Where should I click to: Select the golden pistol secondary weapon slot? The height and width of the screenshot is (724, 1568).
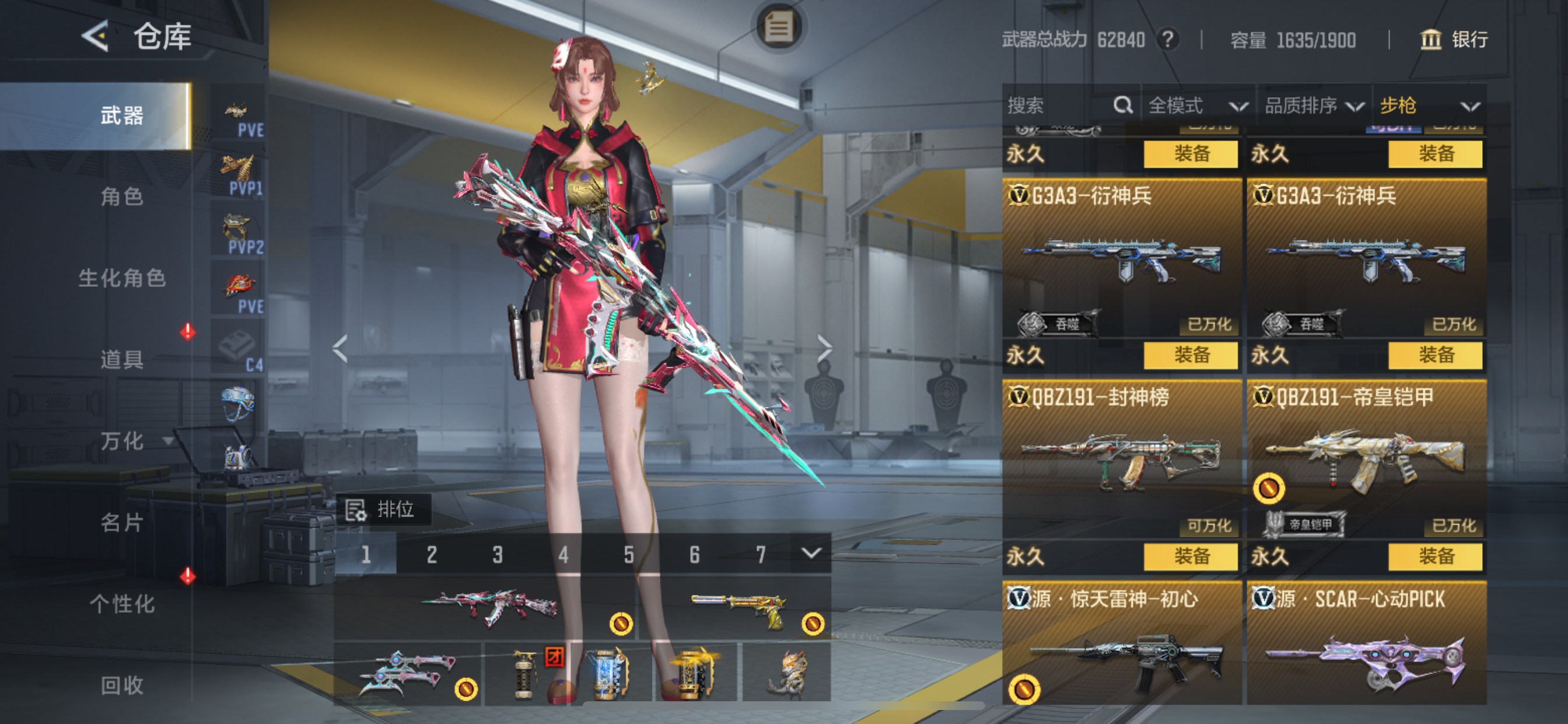click(x=736, y=609)
